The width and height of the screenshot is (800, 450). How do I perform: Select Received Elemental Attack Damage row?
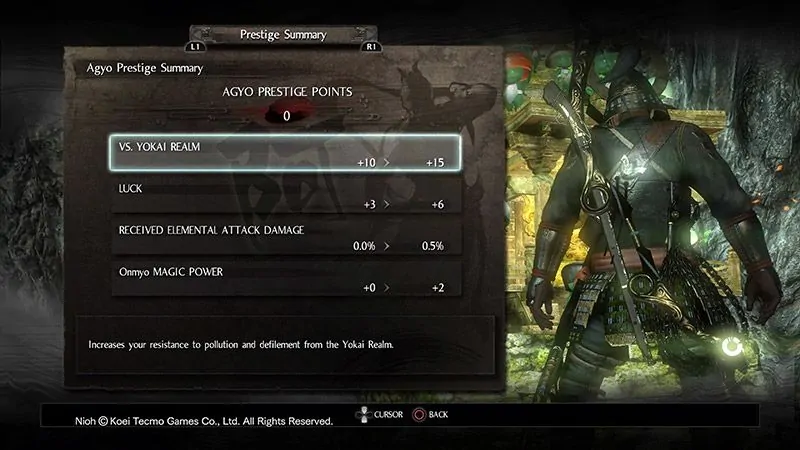pos(285,237)
